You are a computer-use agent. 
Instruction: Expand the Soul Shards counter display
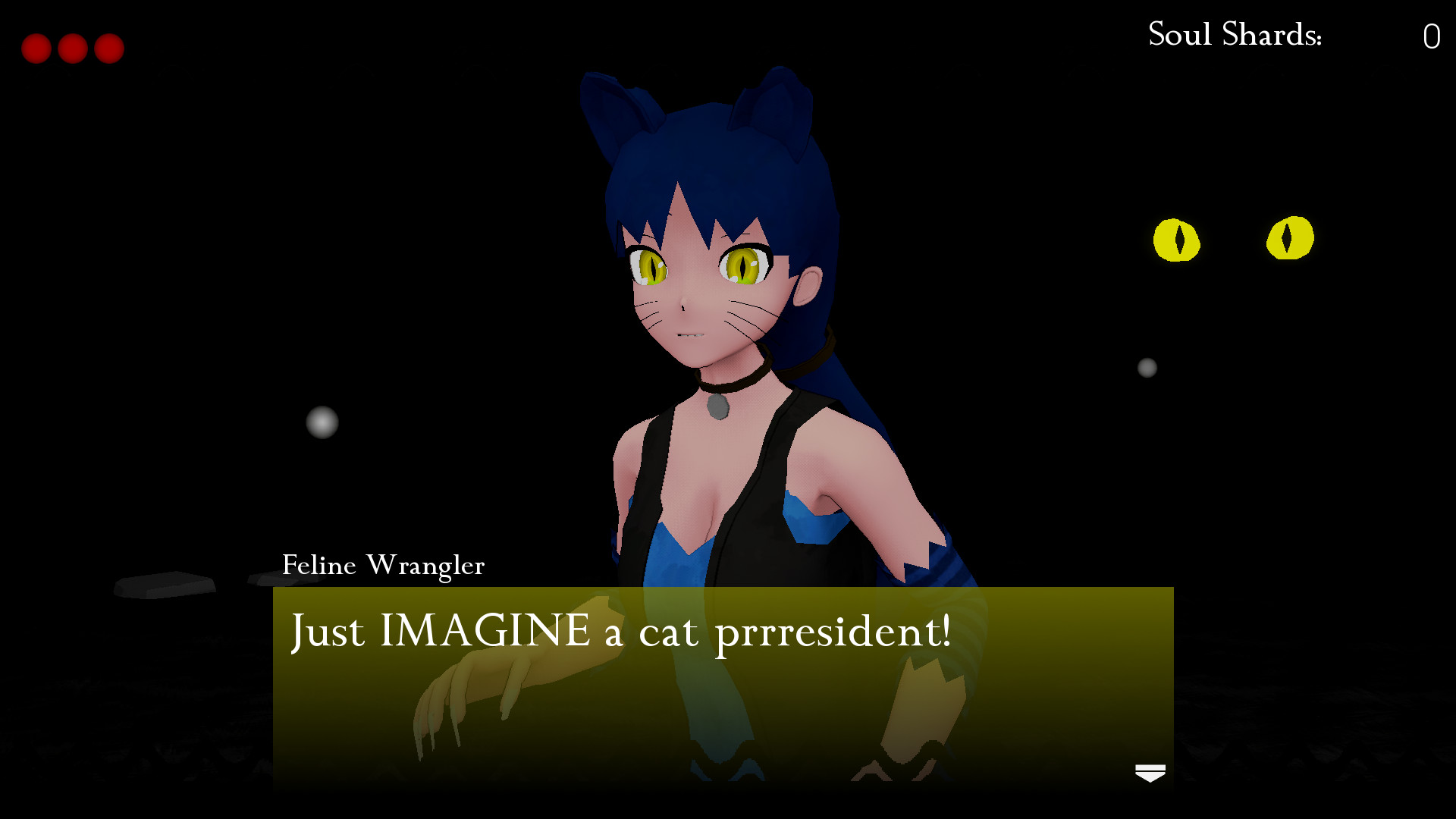point(1289,33)
